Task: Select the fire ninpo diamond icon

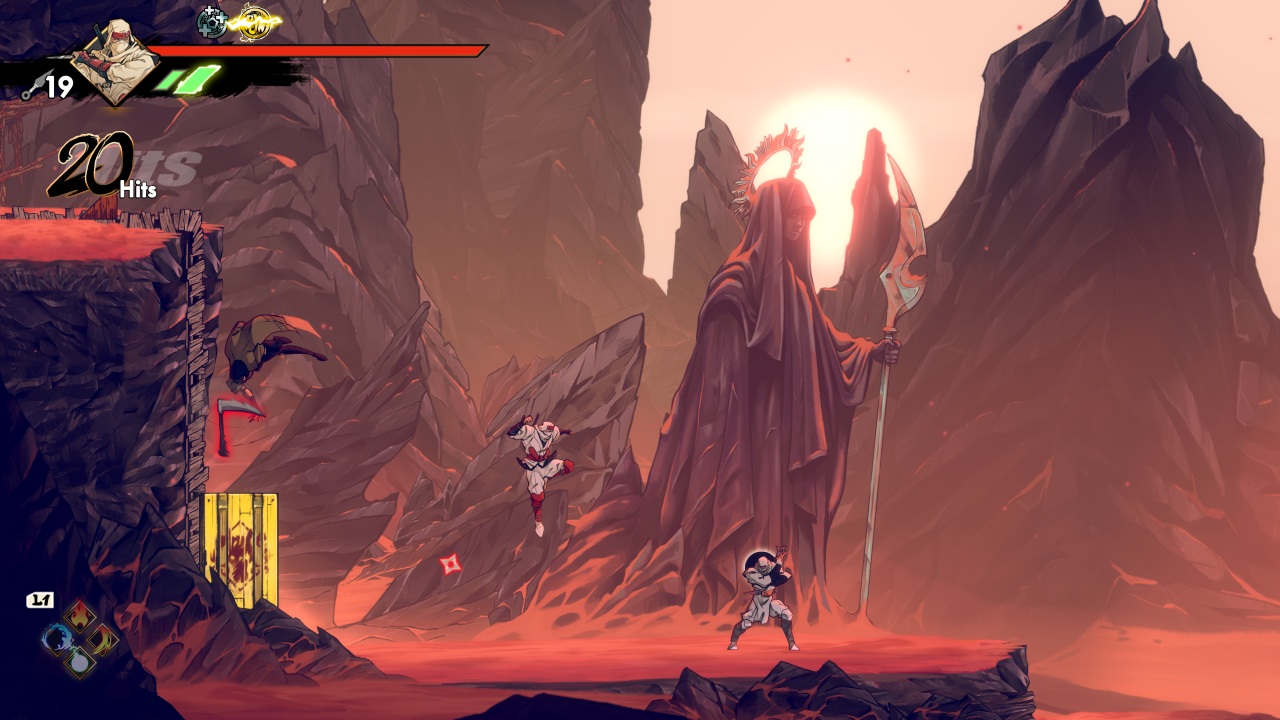Action: tap(80, 615)
